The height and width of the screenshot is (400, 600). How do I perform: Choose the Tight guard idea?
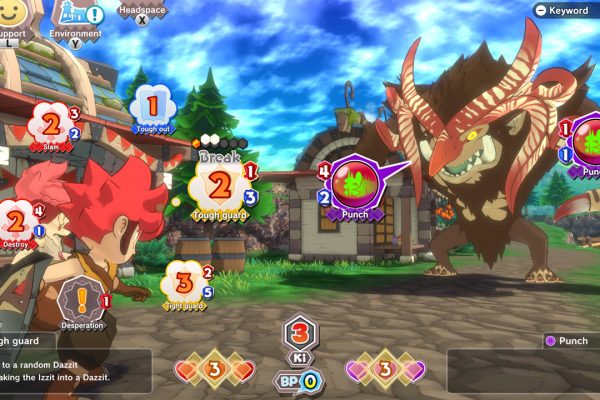tap(183, 280)
